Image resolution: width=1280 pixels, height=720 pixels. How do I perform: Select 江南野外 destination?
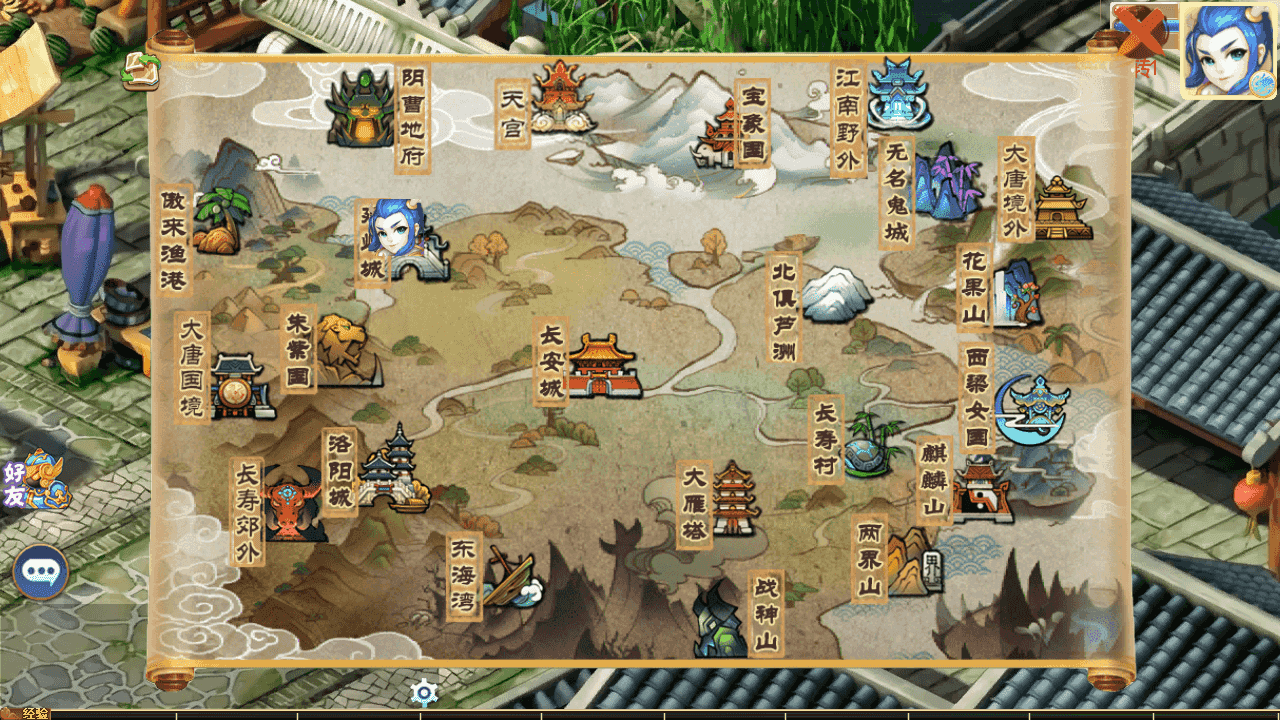click(x=898, y=96)
